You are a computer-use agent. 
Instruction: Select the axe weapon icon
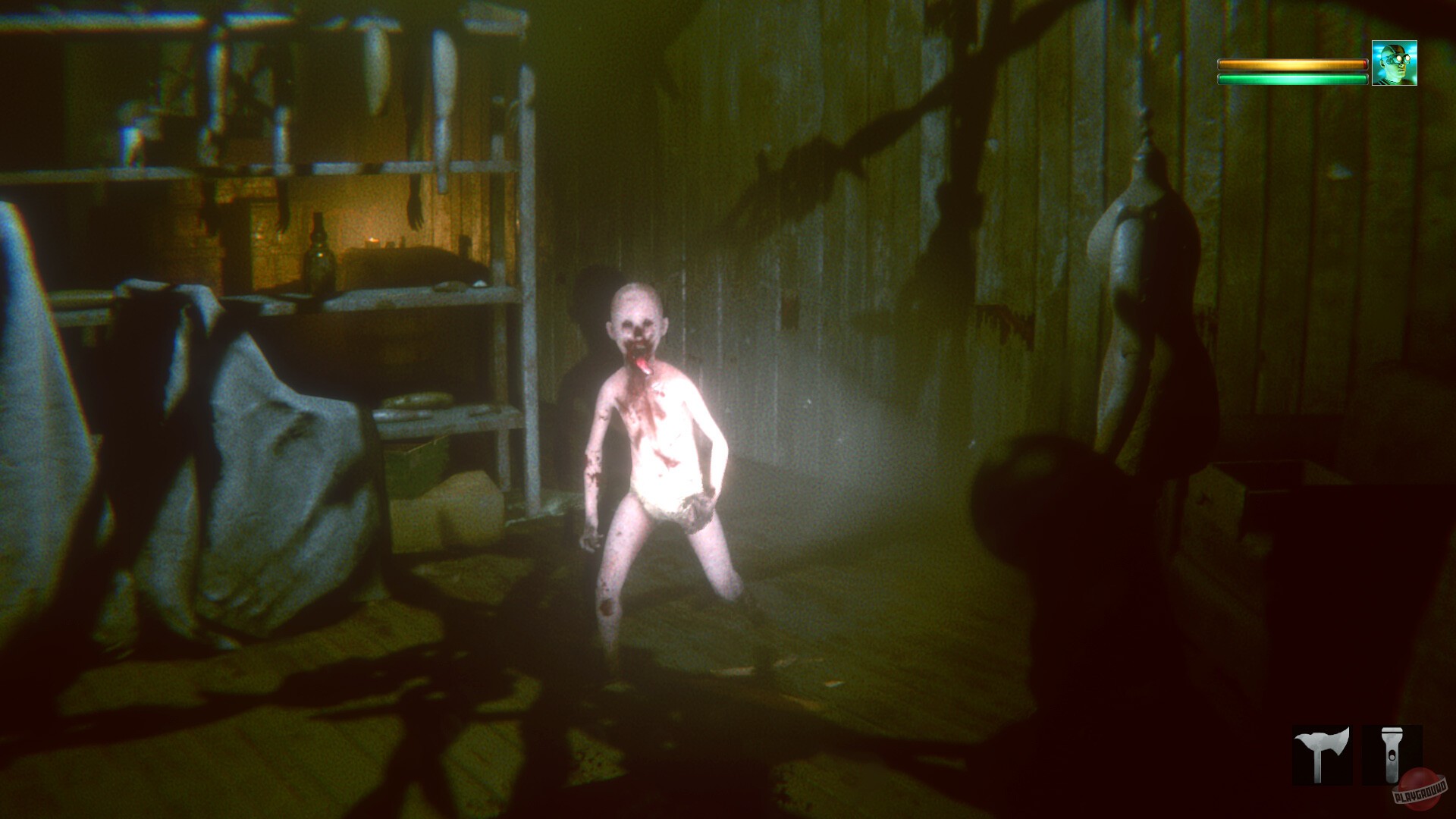tap(1321, 754)
